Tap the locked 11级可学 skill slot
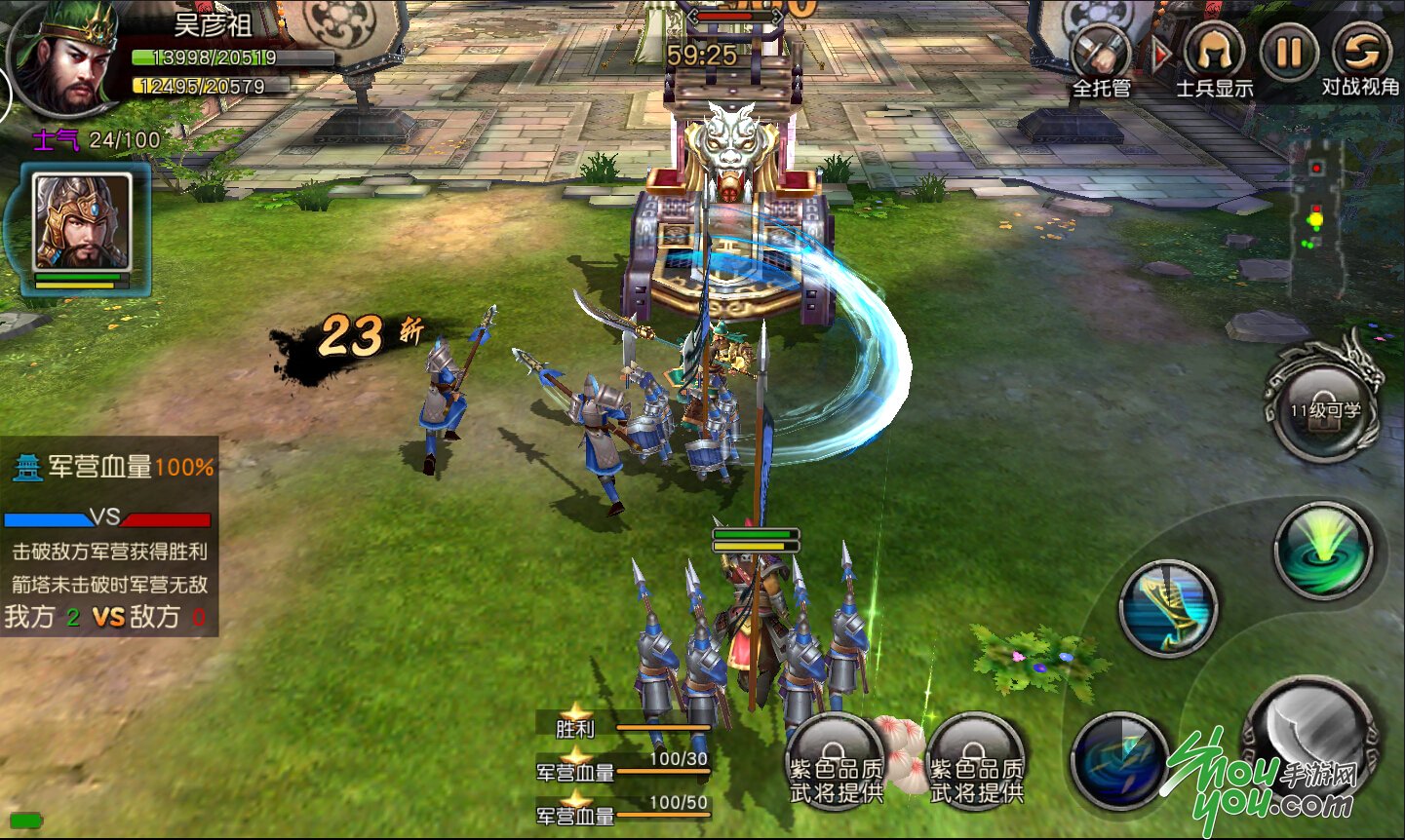 [1325, 407]
